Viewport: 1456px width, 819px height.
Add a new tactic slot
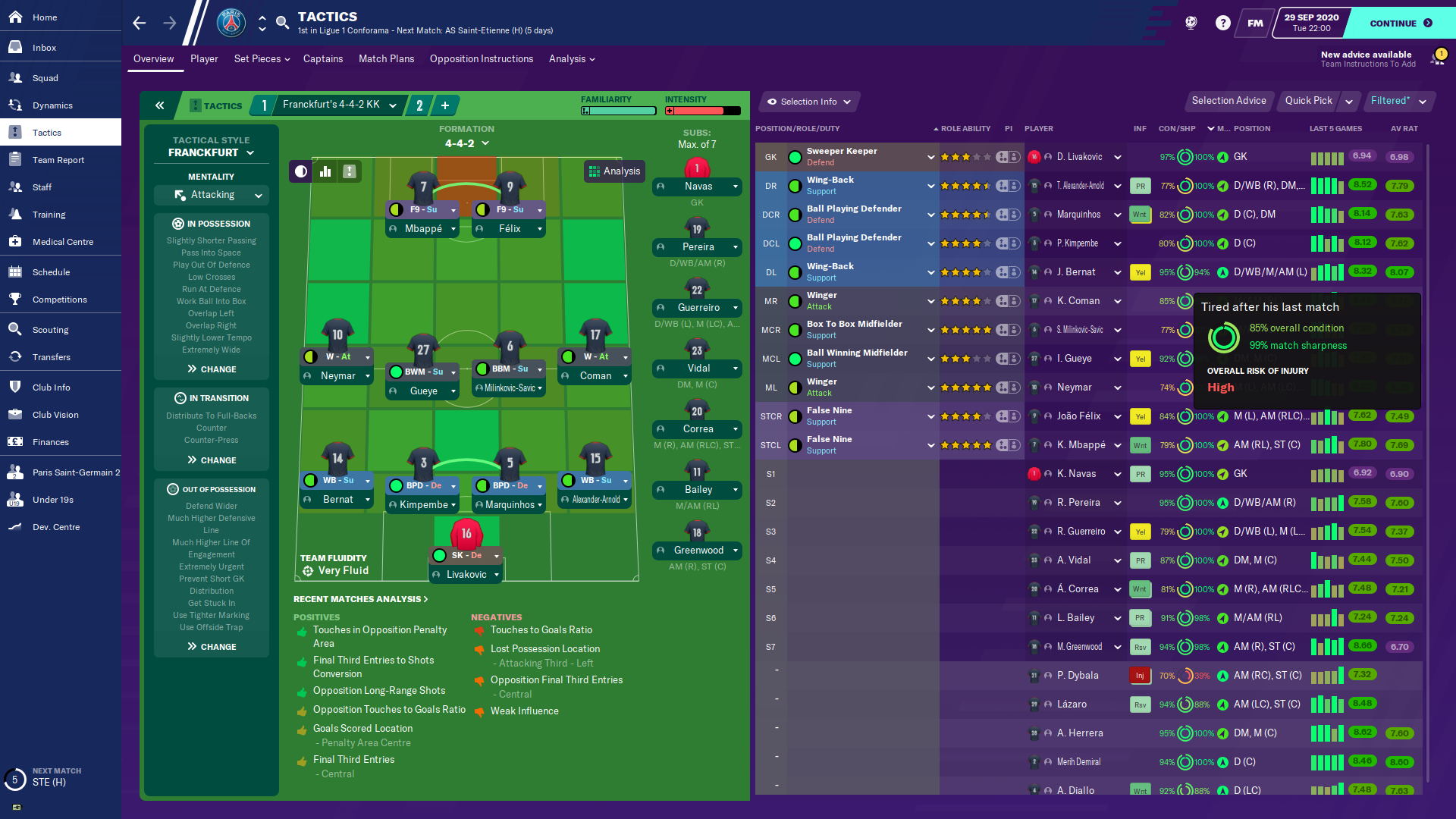coord(445,105)
